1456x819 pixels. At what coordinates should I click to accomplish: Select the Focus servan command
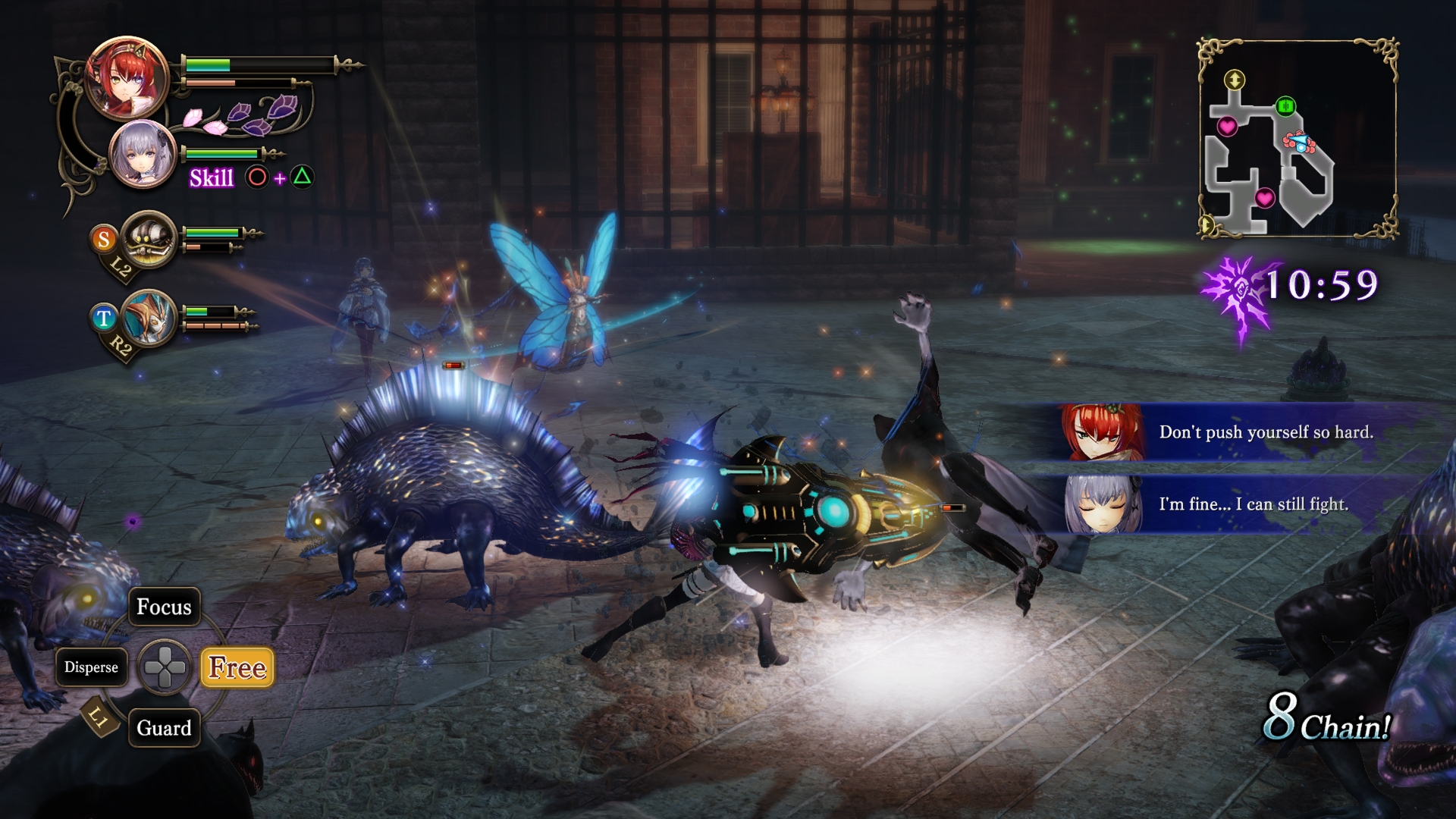point(164,607)
